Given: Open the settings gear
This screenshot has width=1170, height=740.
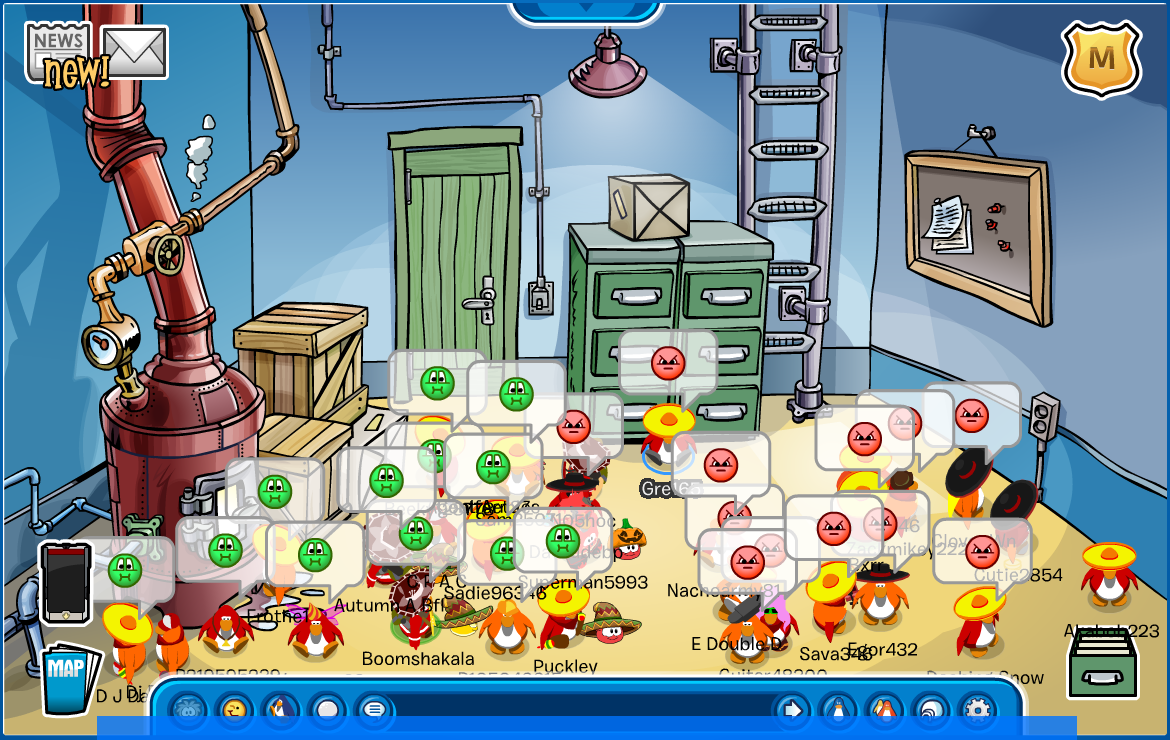Looking at the screenshot, I should [977, 710].
